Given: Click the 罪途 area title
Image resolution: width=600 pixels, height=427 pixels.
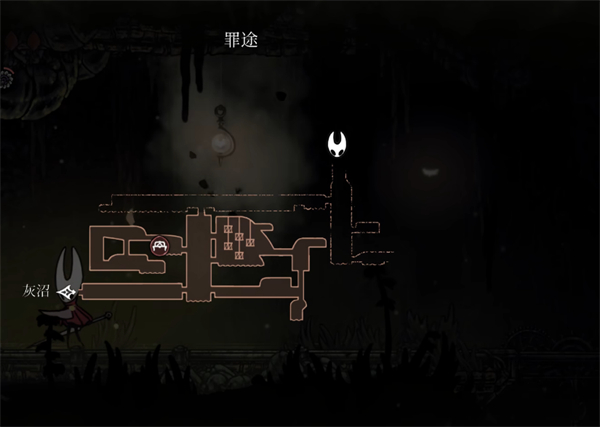Looking at the screenshot, I should tap(243, 40).
